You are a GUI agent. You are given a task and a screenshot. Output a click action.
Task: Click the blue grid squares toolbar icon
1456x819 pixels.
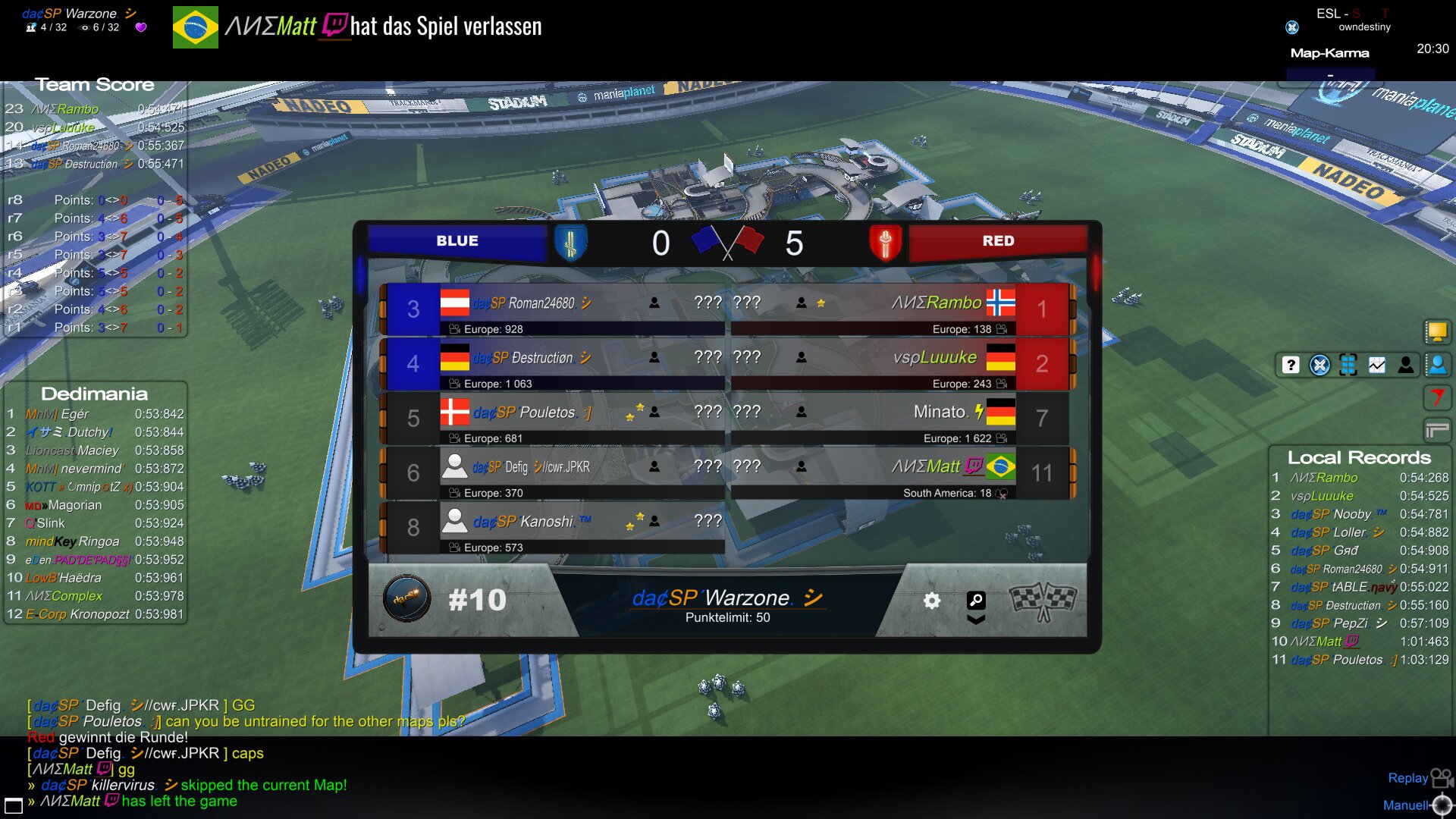(x=1348, y=365)
